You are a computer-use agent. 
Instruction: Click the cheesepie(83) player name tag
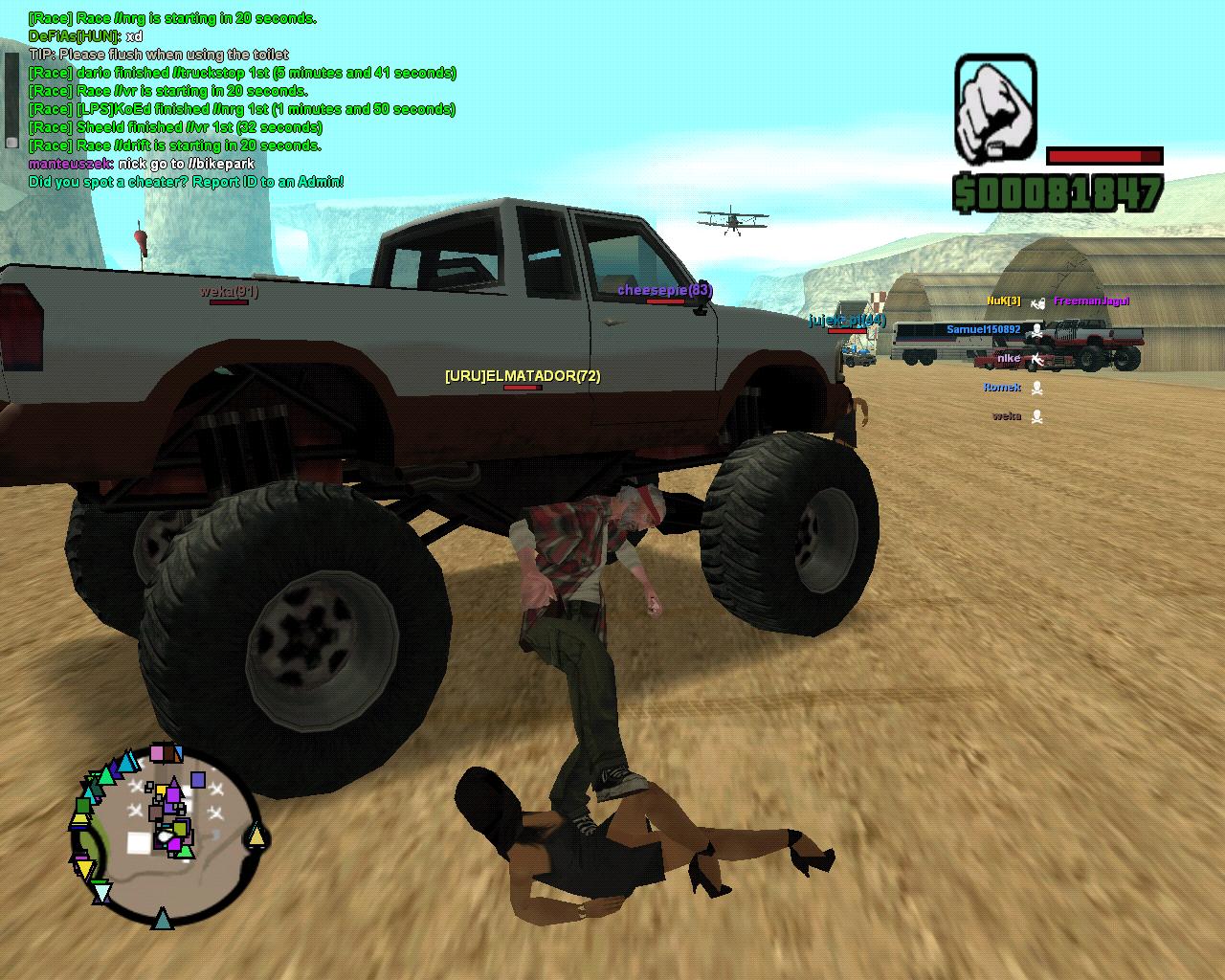664,290
